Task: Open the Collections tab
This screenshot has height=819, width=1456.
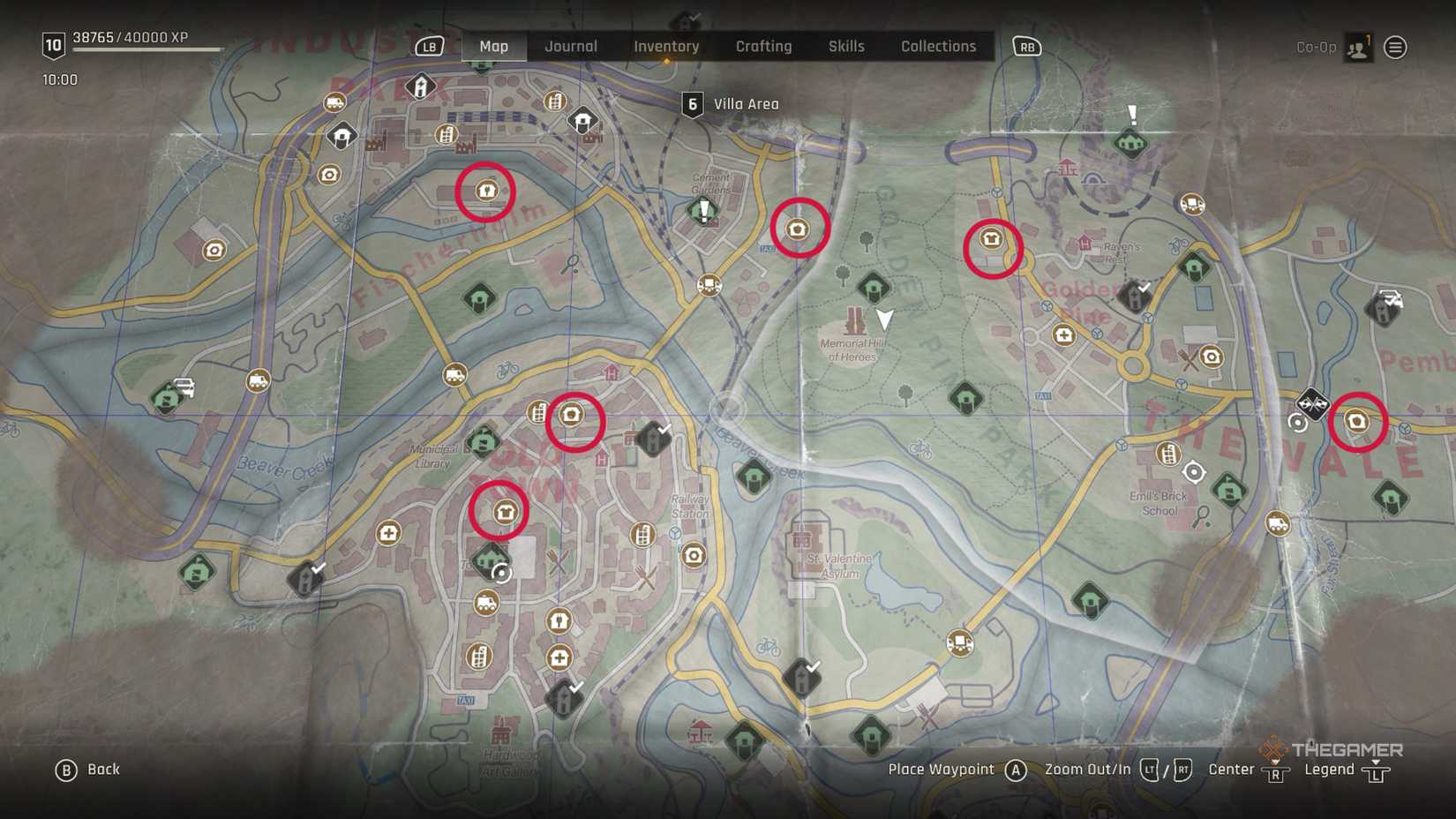Action: 938,46
